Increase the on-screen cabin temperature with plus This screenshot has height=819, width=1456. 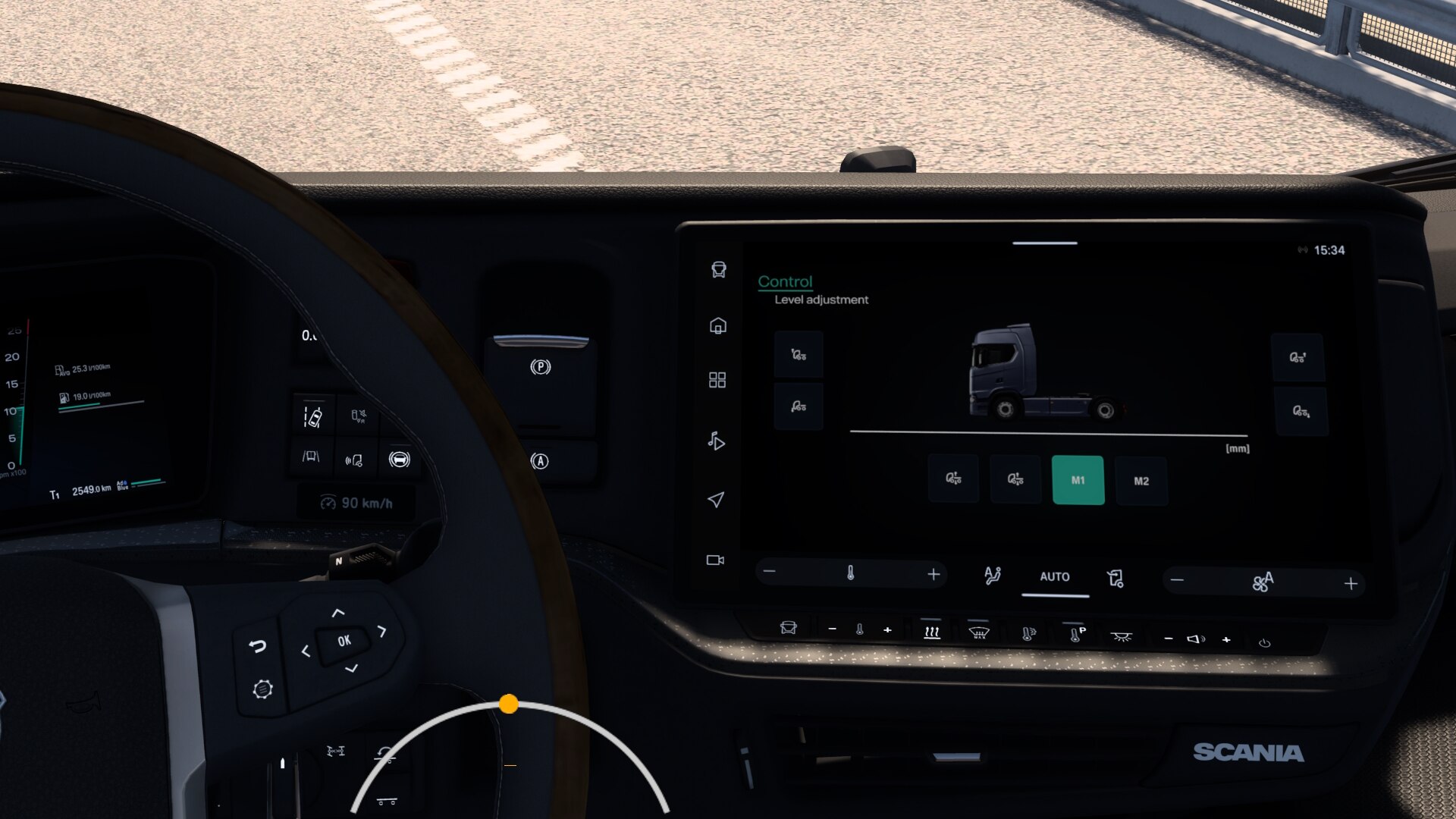click(934, 575)
